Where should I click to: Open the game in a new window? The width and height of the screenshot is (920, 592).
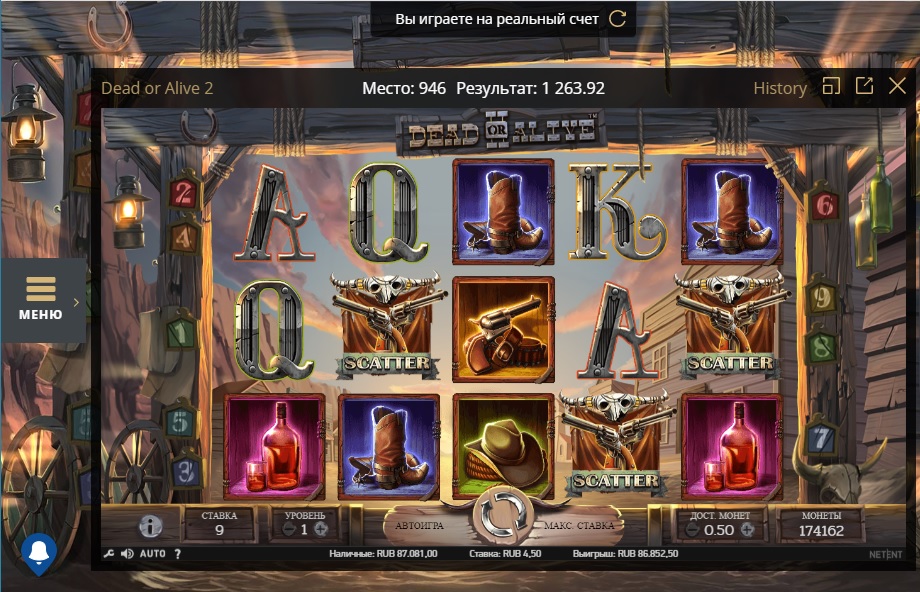point(864,87)
